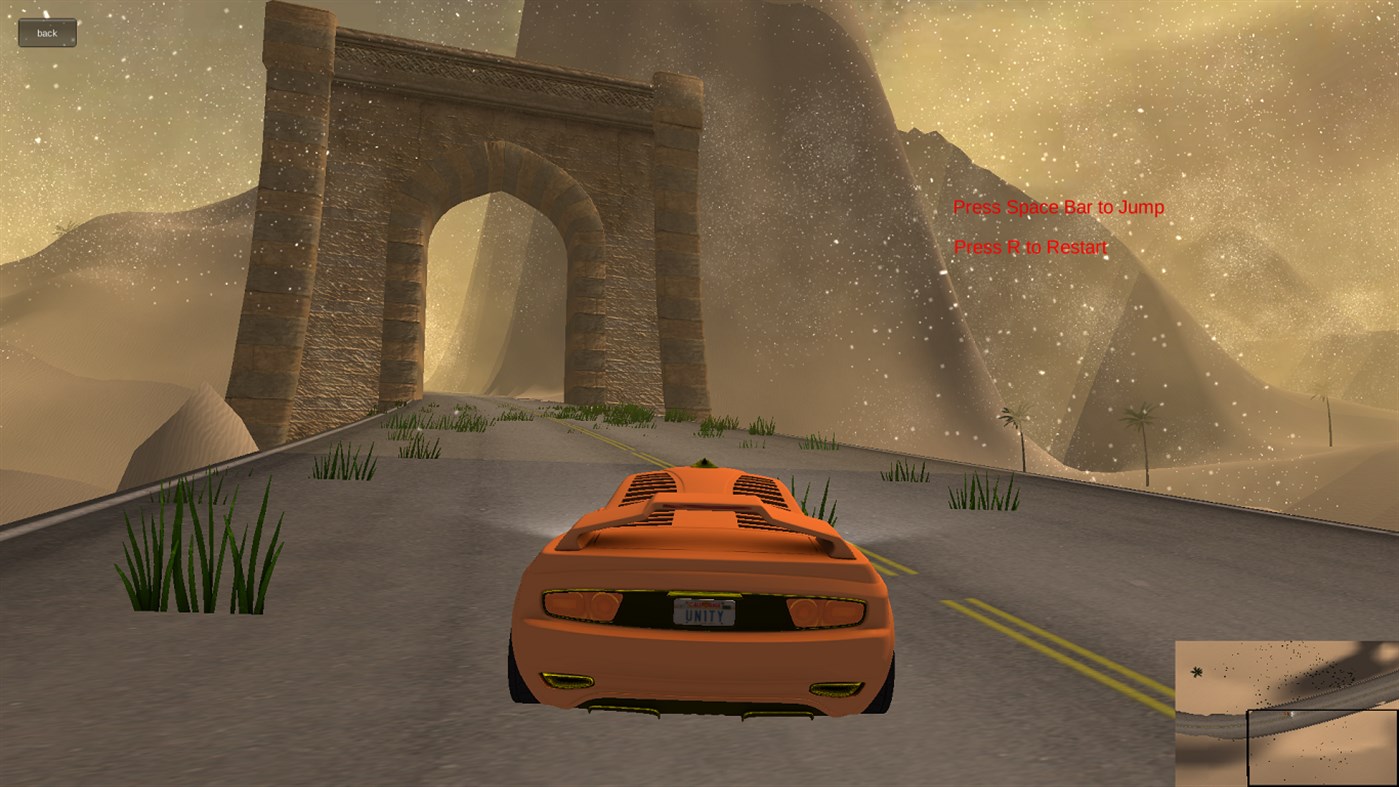Click the UNITY license plate on the car

coord(704,613)
